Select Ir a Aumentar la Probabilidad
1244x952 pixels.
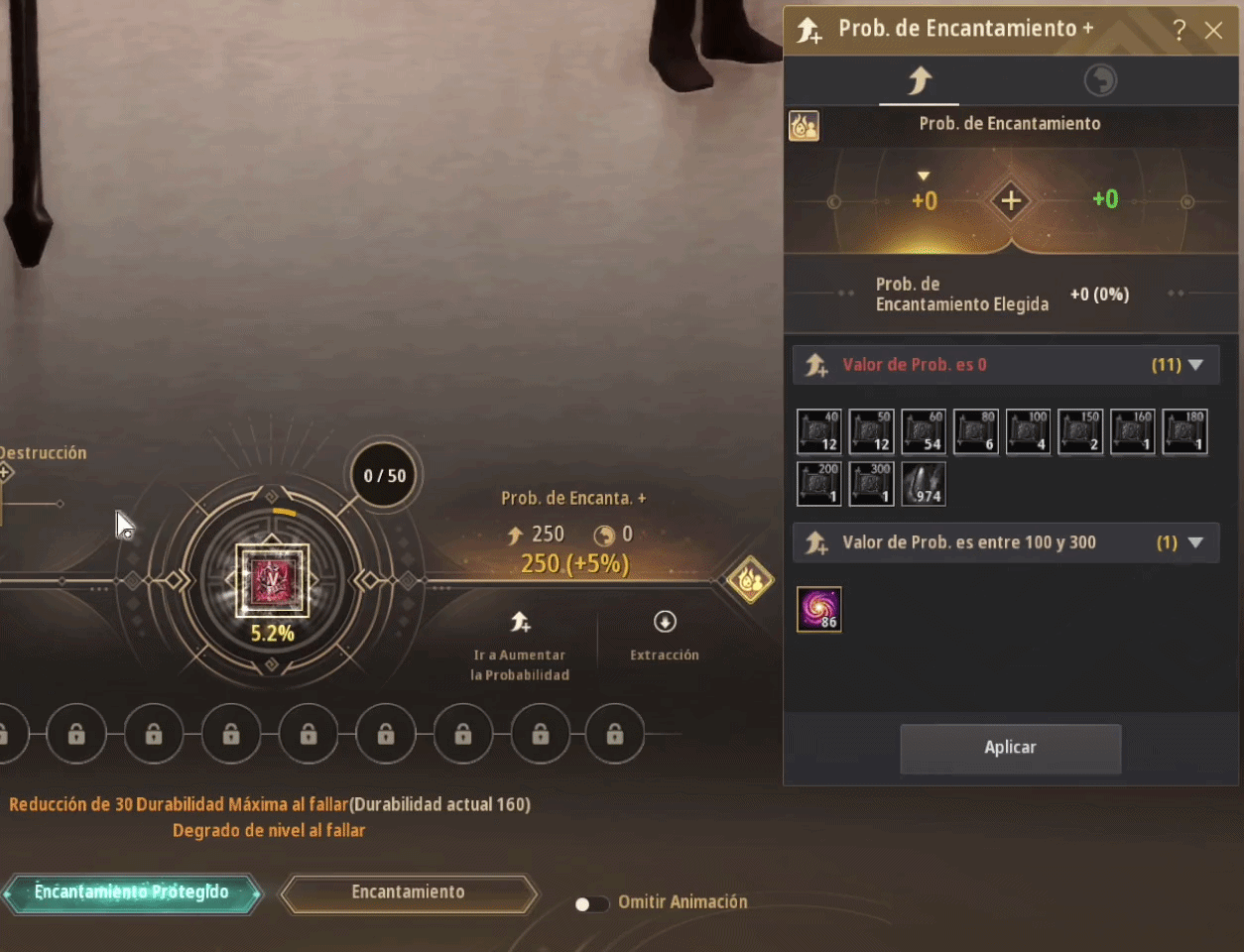pyautogui.click(x=520, y=646)
